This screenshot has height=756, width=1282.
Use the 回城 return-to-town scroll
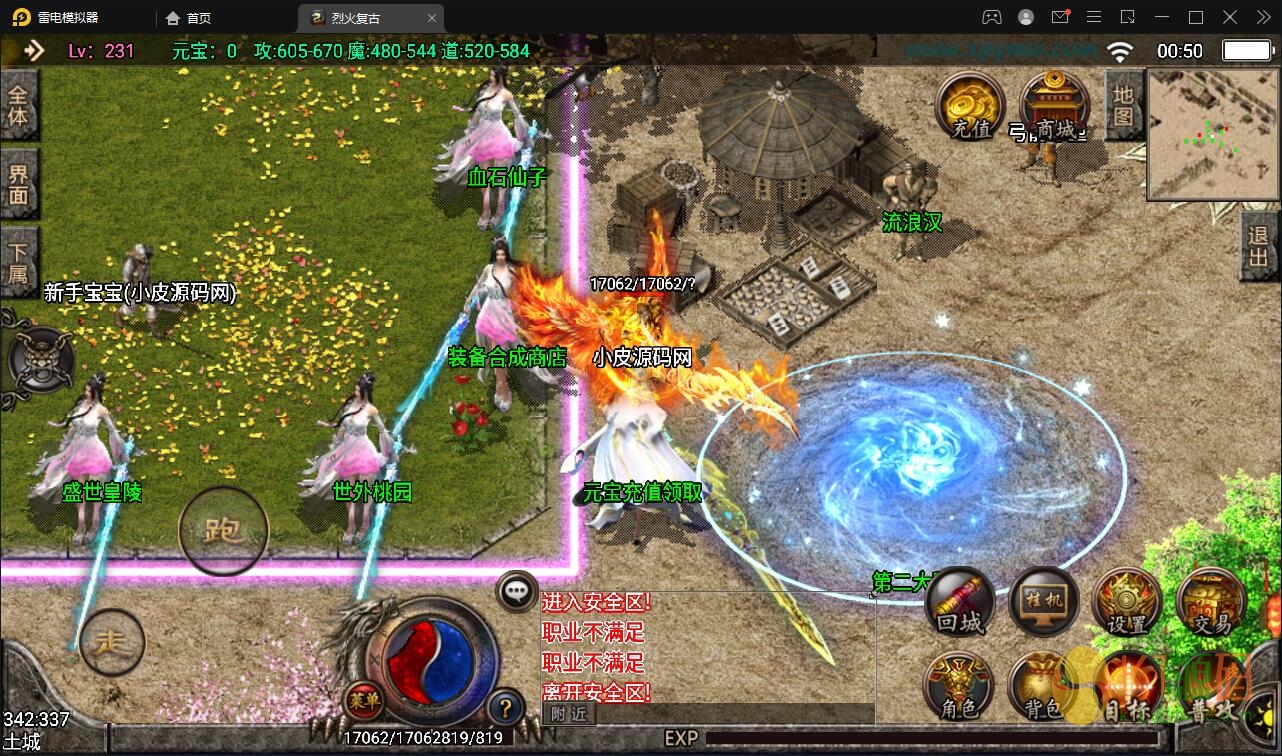[x=959, y=603]
